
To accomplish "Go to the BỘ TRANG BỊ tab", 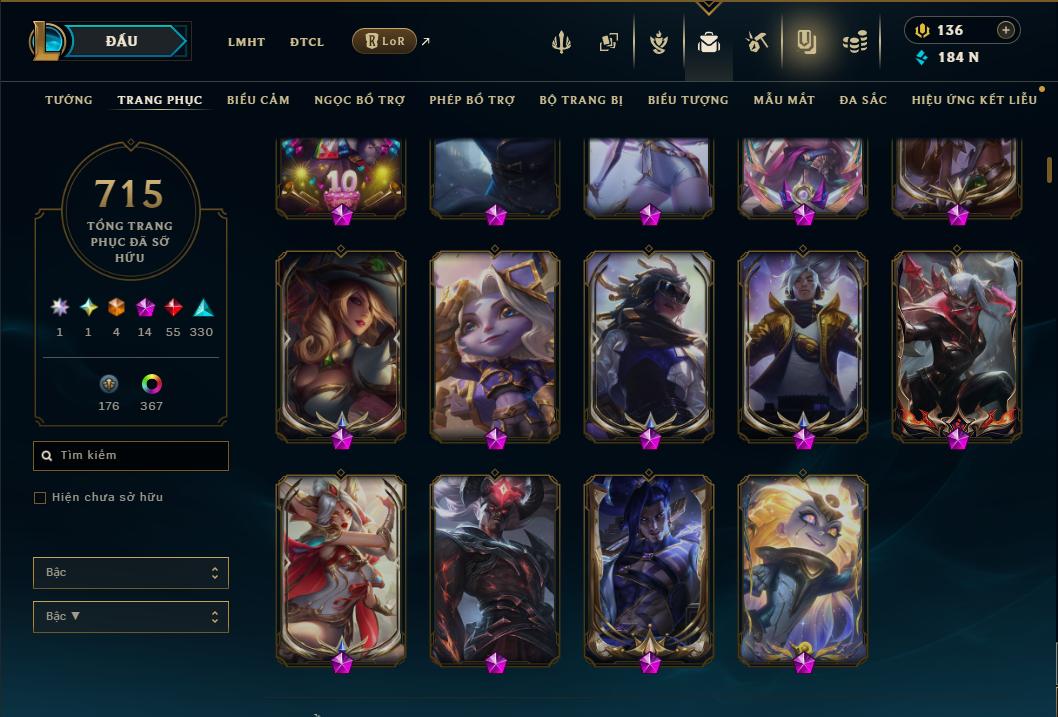I will click(581, 100).
